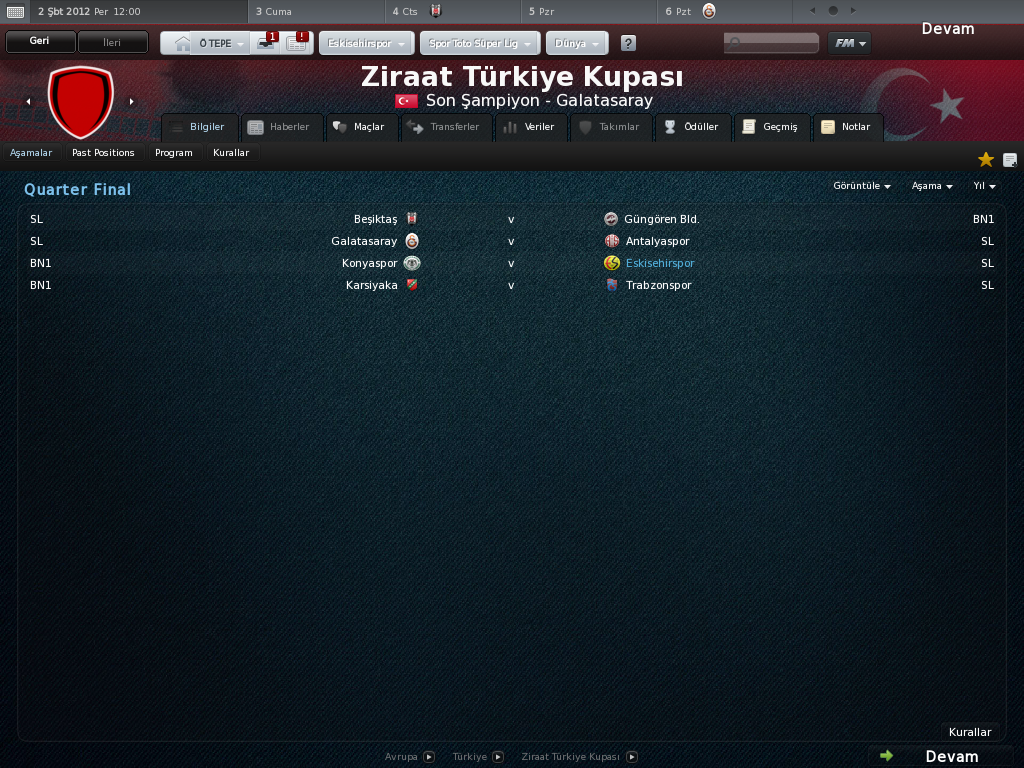Click the Geri back button
Image resolution: width=1024 pixels, height=768 pixels.
tap(40, 42)
